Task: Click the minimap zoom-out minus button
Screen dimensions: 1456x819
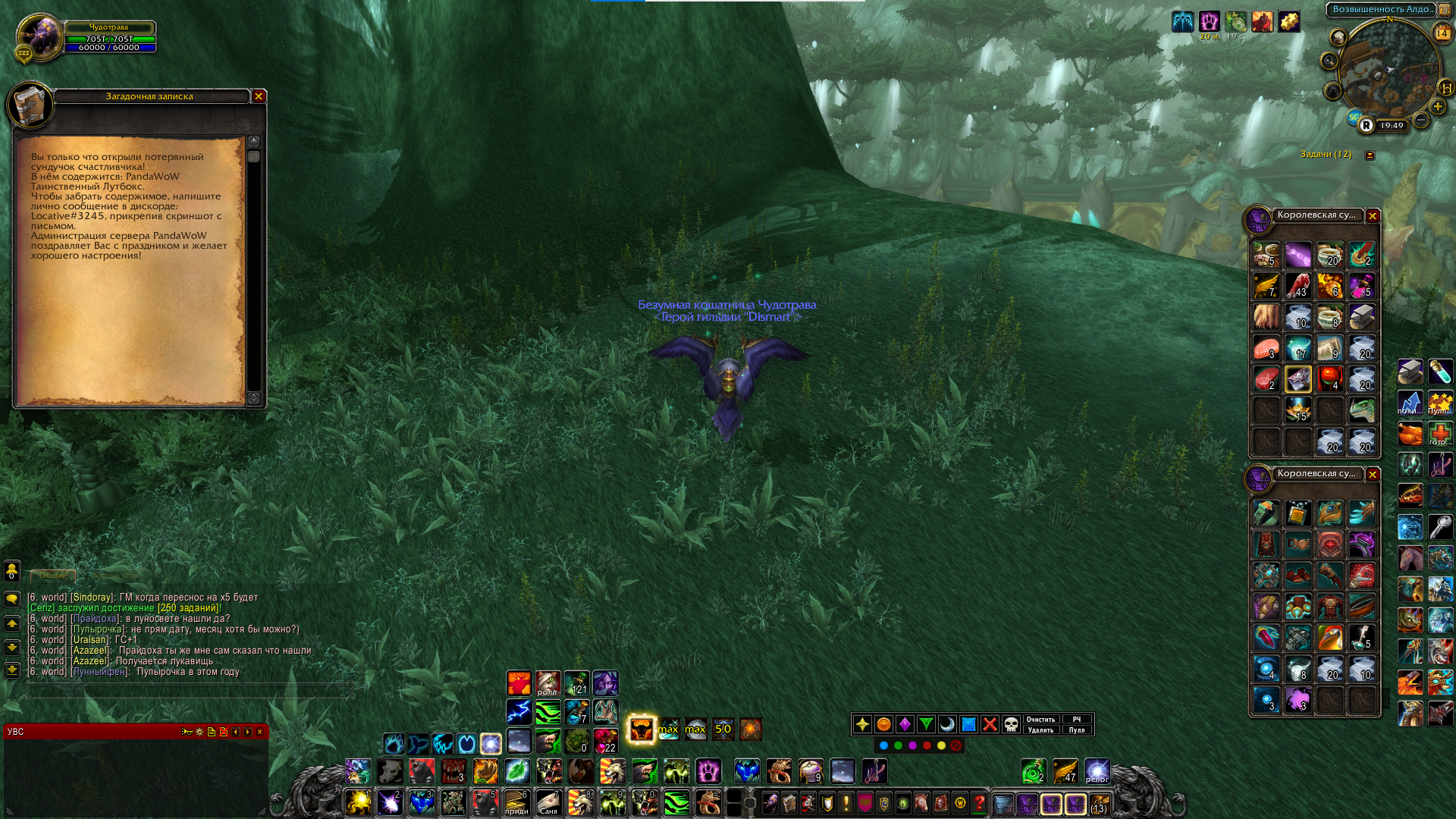Action: click(x=1421, y=120)
